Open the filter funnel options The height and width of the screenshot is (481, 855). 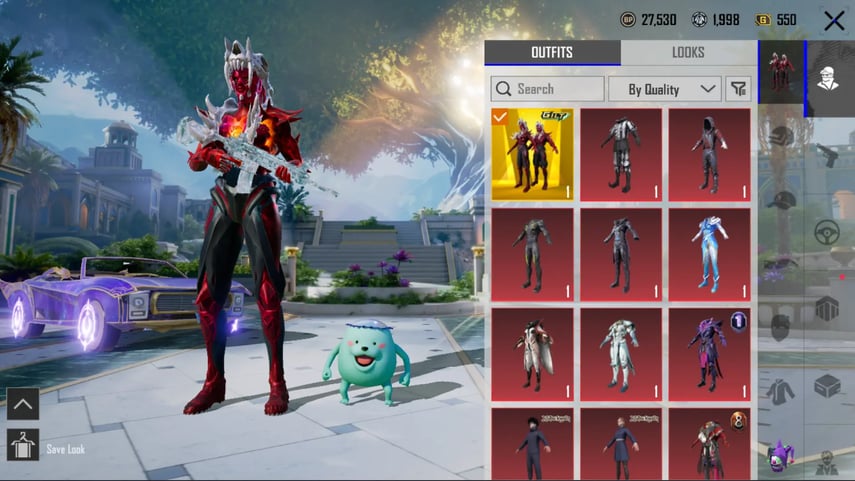[x=739, y=89]
